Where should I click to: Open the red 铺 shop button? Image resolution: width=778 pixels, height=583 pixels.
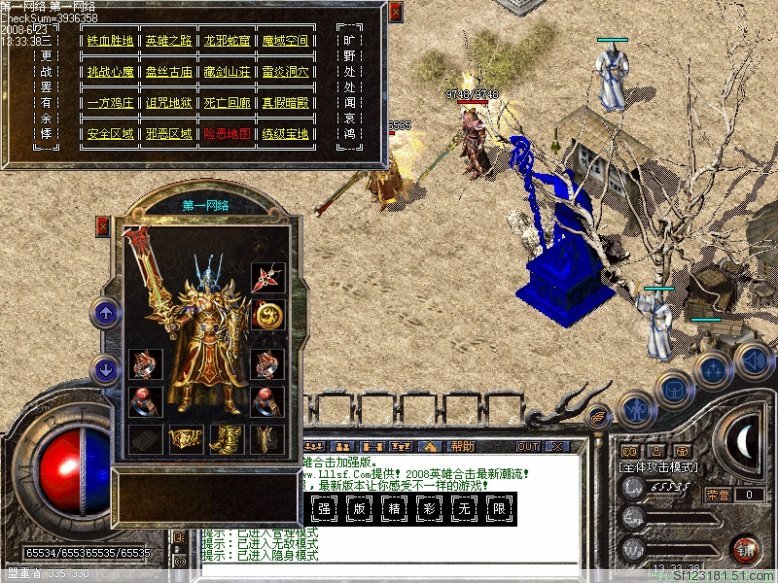tap(744, 549)
